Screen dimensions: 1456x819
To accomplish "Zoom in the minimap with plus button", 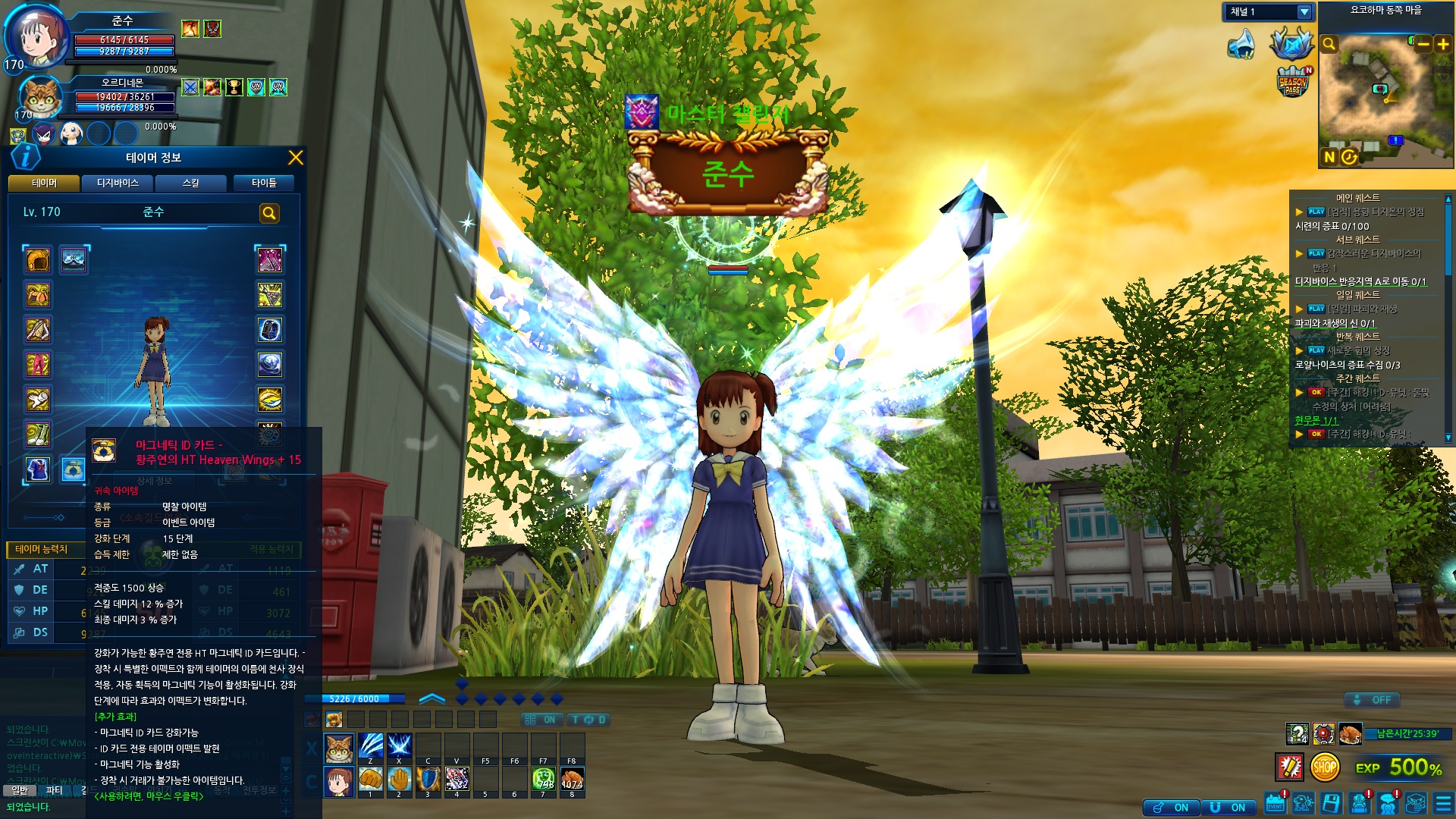I will 1442,45.
